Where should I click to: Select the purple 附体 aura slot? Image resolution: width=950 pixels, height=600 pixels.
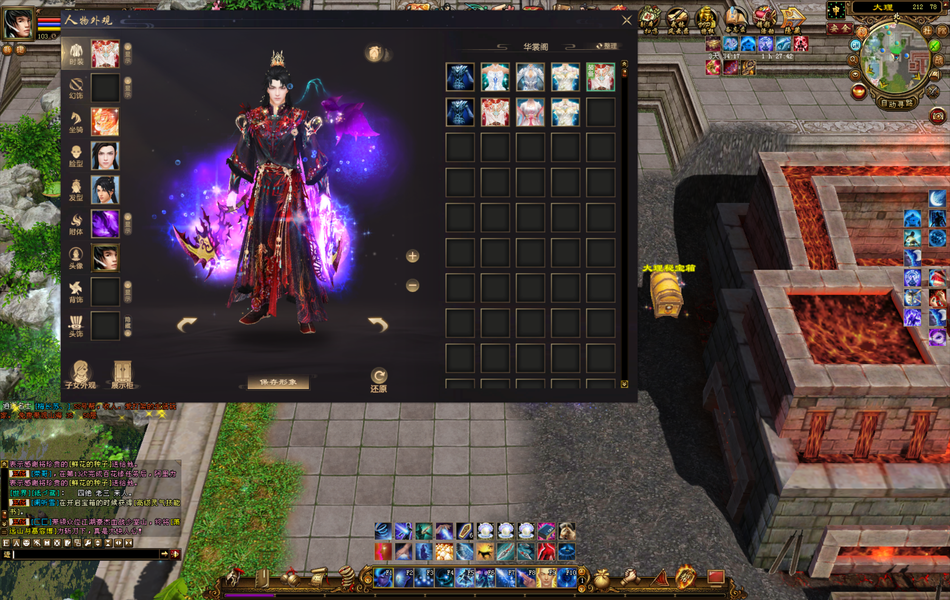105,224
